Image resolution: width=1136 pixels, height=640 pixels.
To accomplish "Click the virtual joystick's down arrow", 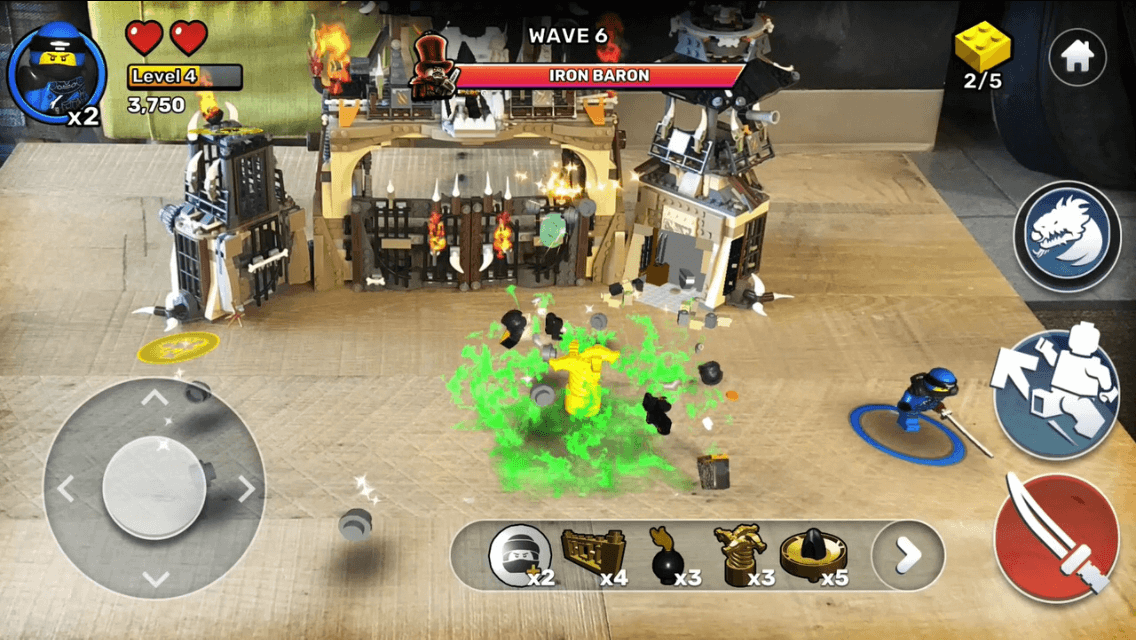I will [x=154, y=579].
